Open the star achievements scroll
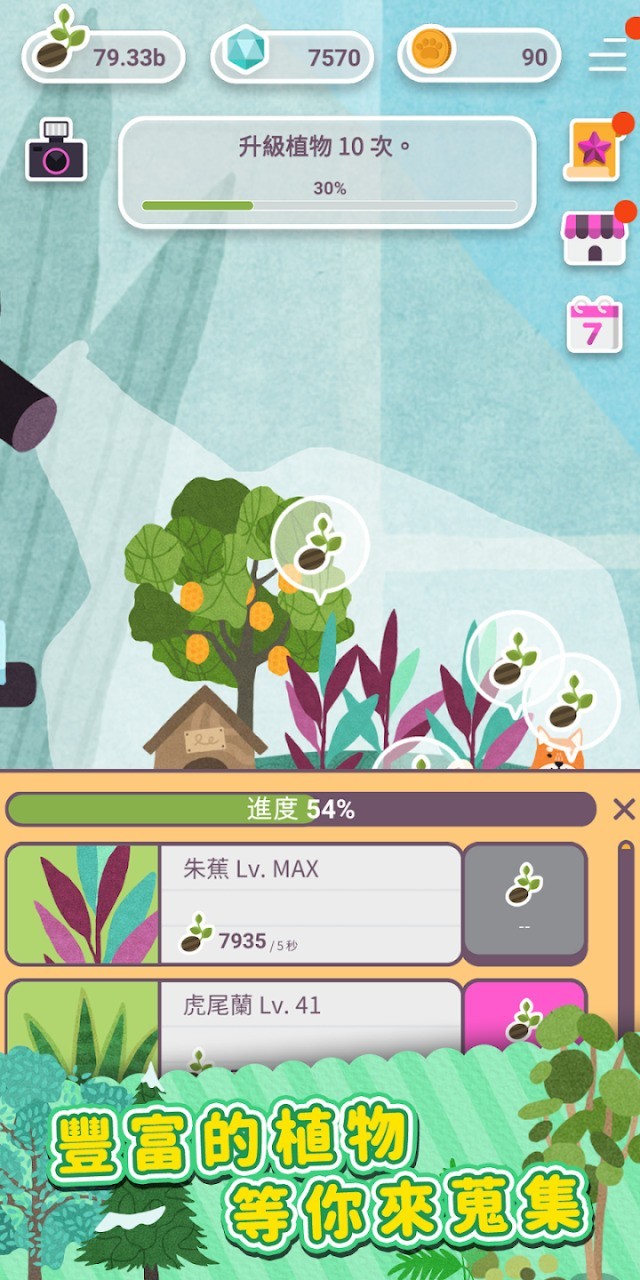640x1280 pixels. [593, 150]
